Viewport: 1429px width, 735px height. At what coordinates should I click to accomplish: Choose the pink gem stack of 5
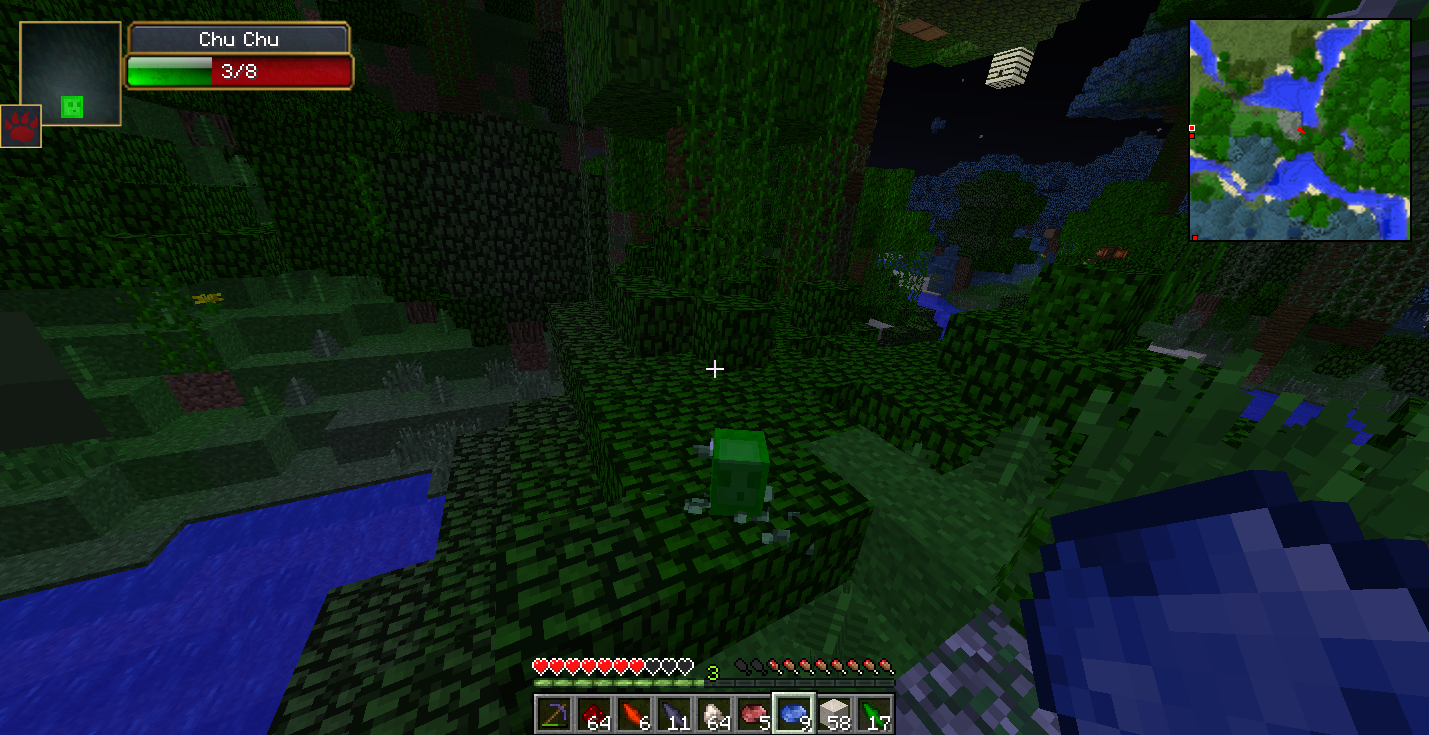754,714
